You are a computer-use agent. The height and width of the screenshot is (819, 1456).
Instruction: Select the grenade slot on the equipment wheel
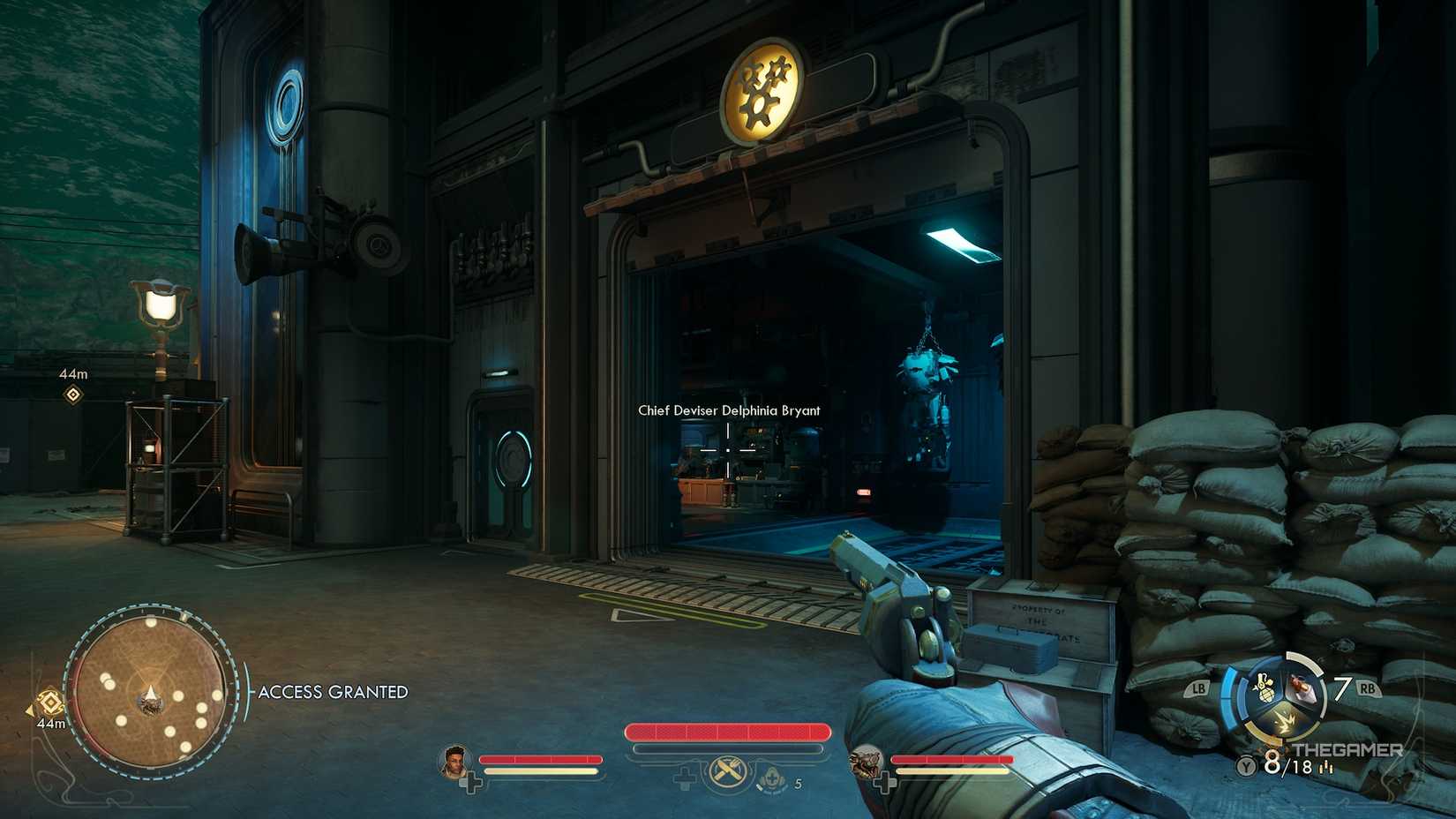1264,687
